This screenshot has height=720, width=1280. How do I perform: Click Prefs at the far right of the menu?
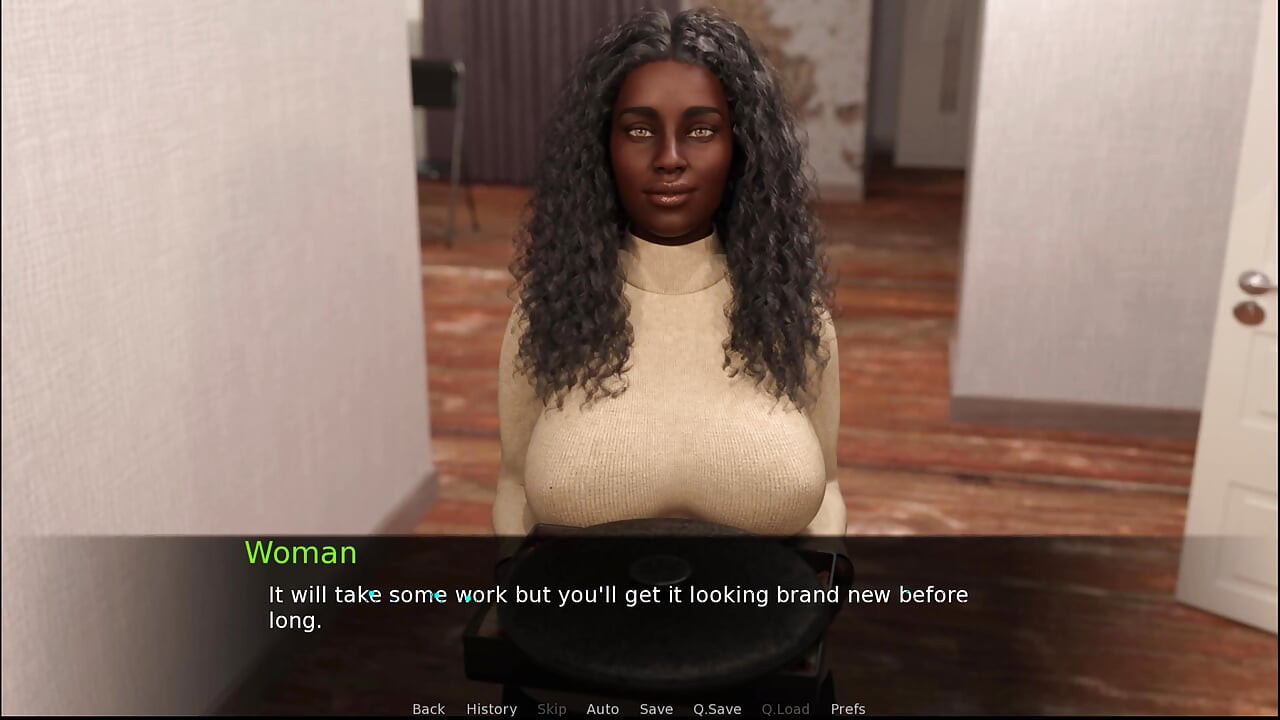coord(848,708)
